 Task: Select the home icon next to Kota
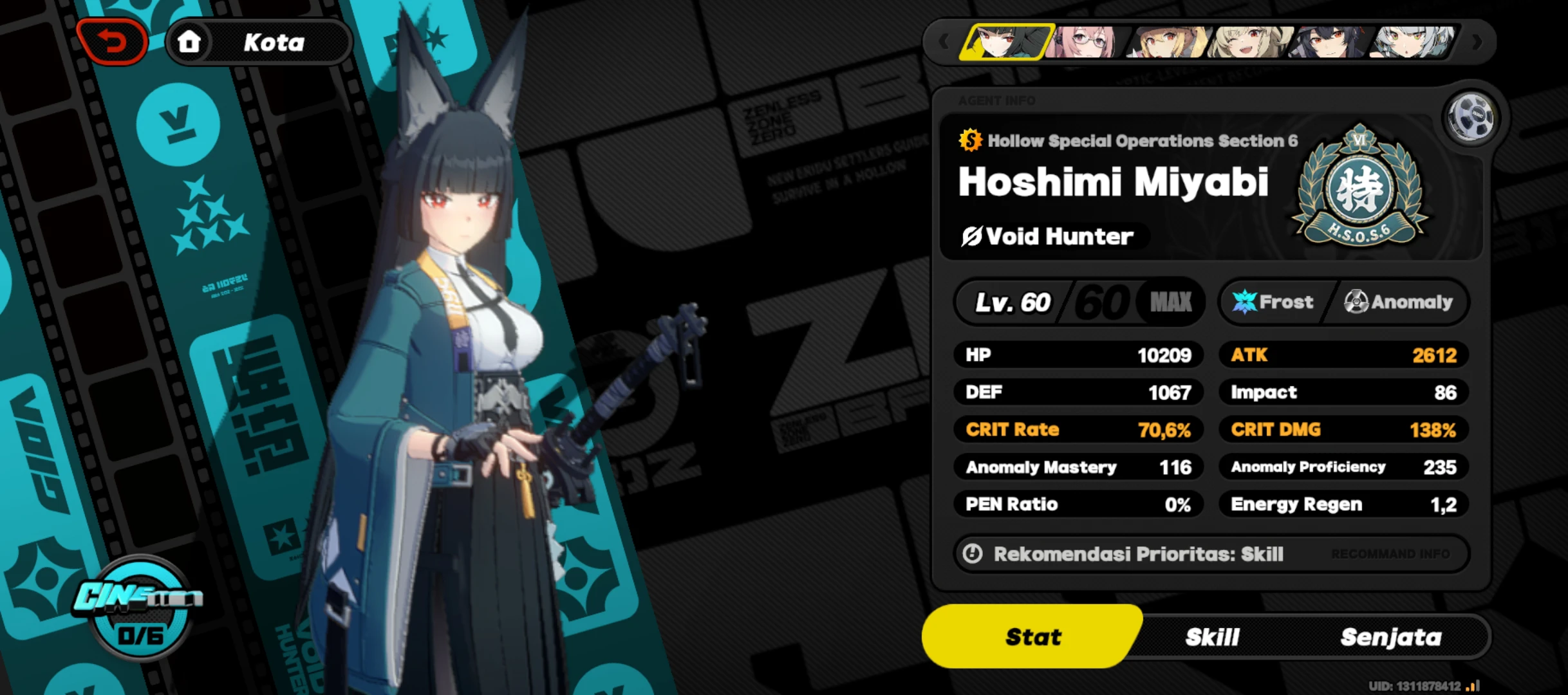[x=190, y=42]
